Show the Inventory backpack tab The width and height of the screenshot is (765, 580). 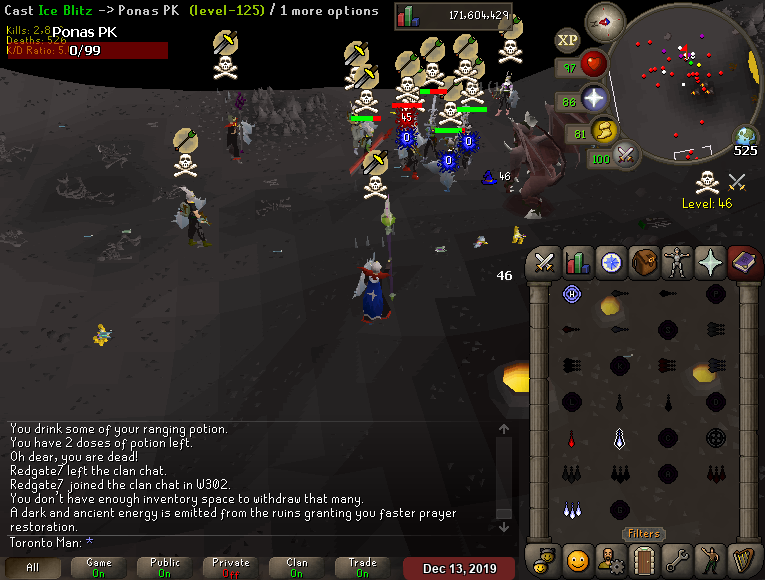[x=644, y=262]
